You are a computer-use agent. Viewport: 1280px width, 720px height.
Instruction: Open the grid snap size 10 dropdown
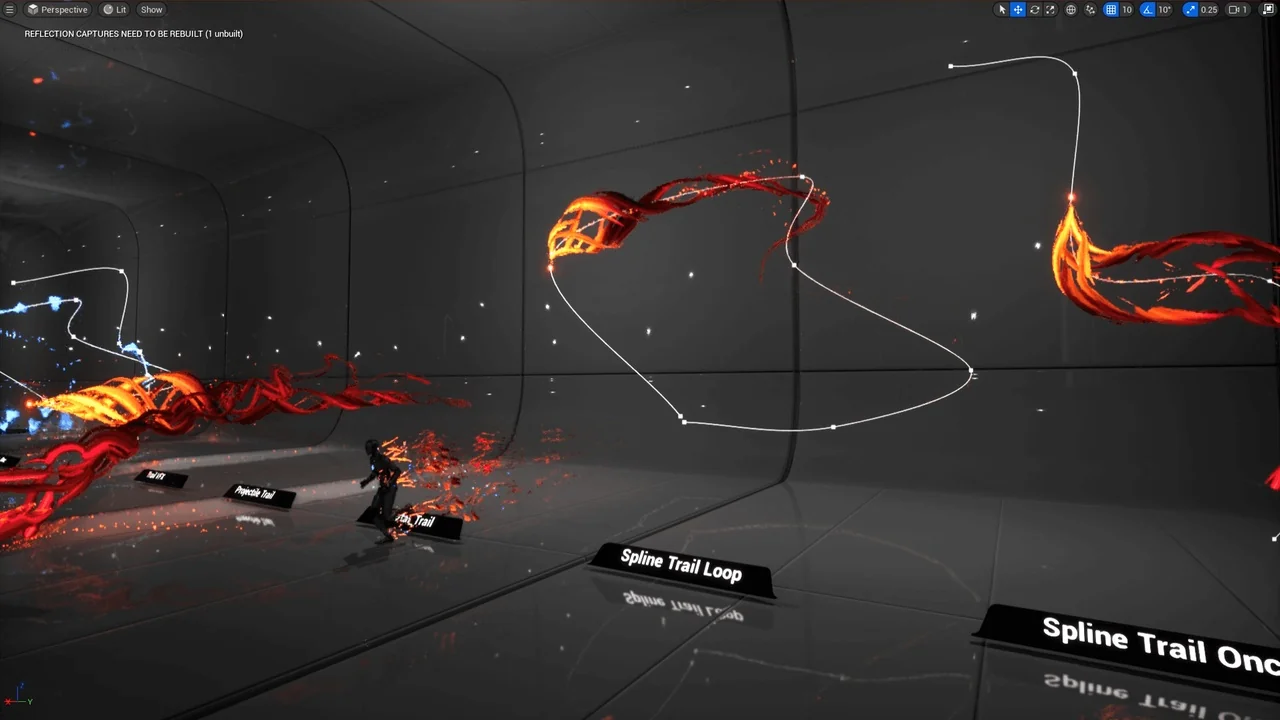tap(1127, 9)
